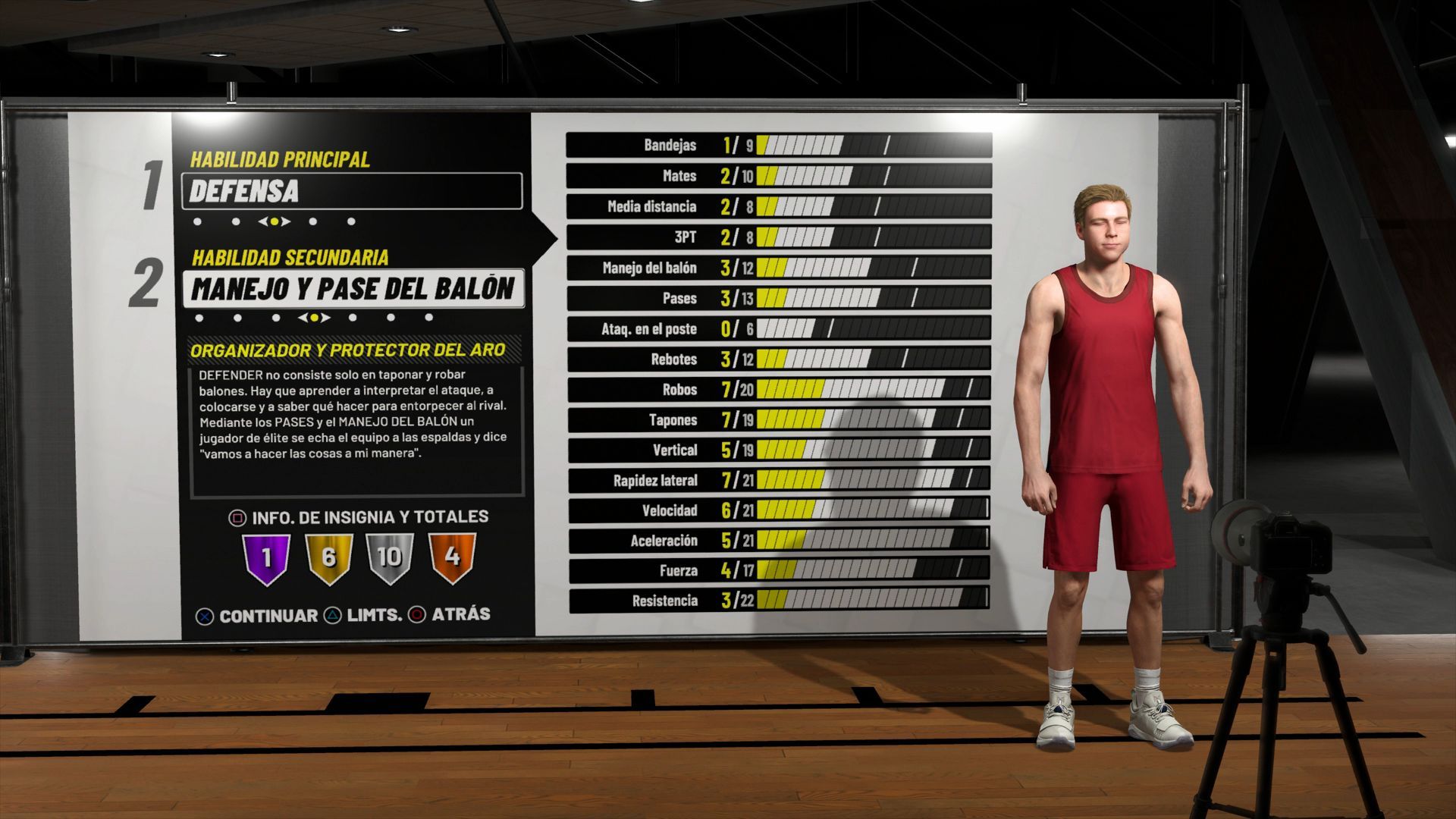The width and height of the screenshot is (1456, 819).
Task: Select the Bandejas attribute row
Action: (779, 146)
